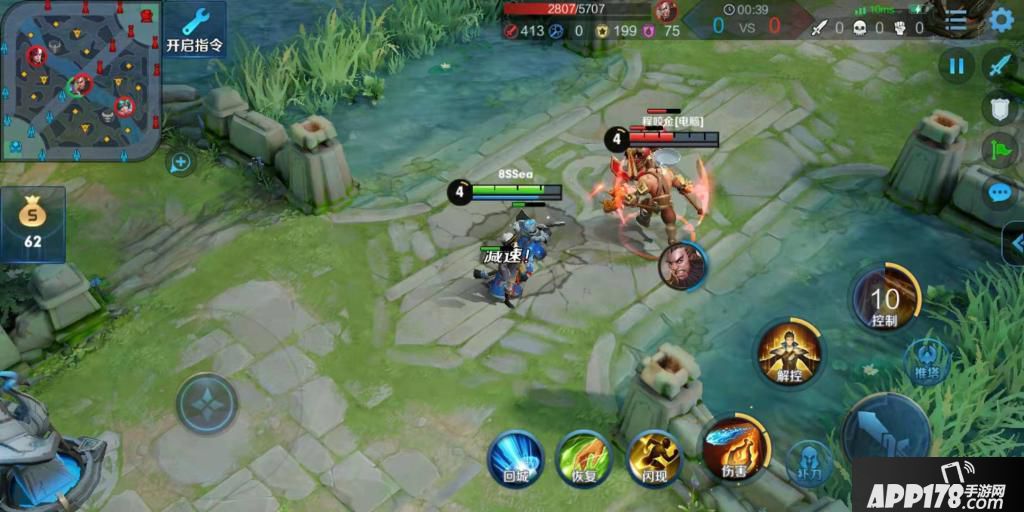Use the 恢复 heal ability
Viewport: 1024px width, 512px height.
(x=584, y=458)
